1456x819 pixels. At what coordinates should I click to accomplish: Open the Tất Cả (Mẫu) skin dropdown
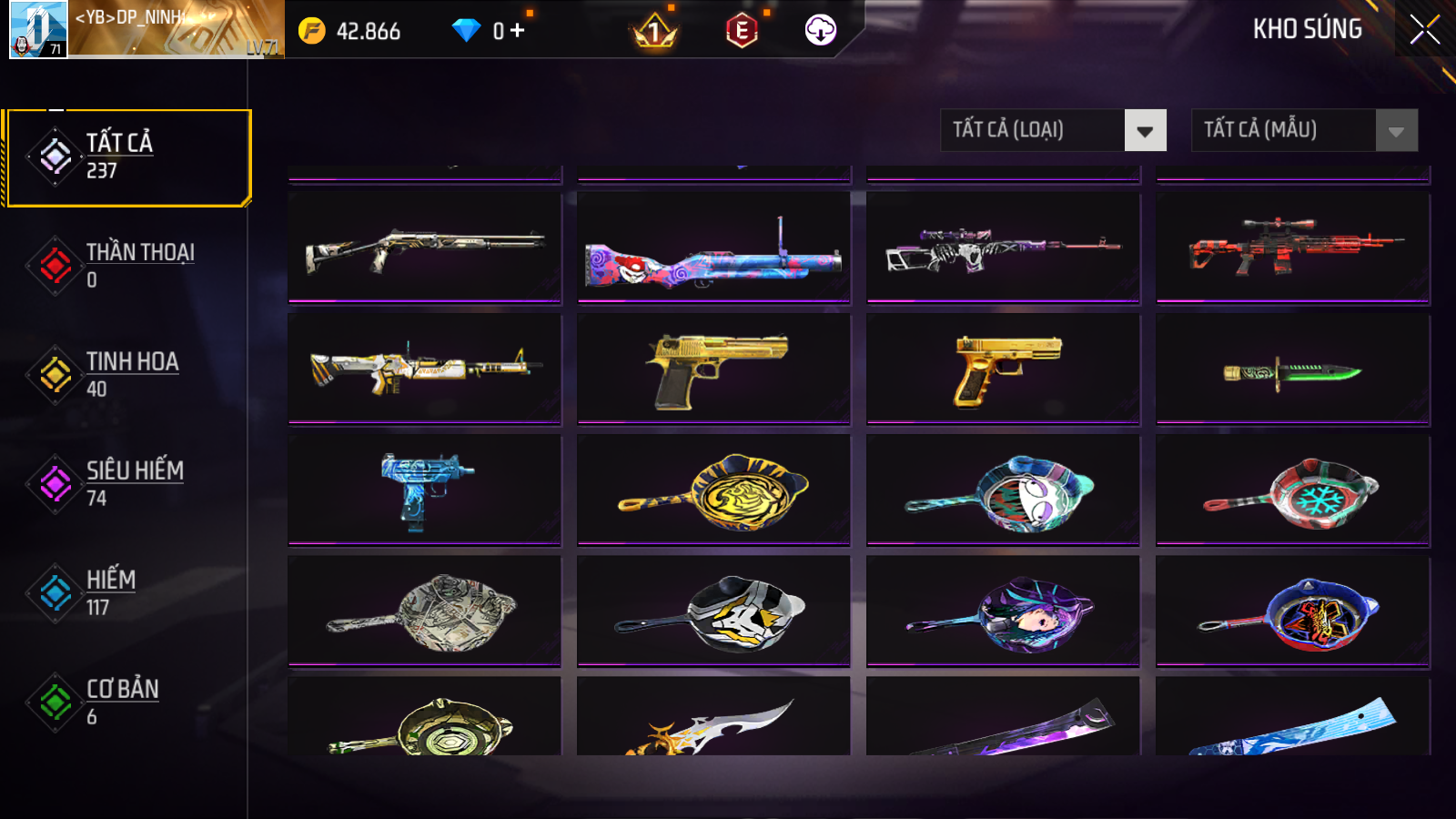[x=1304, y=130]
